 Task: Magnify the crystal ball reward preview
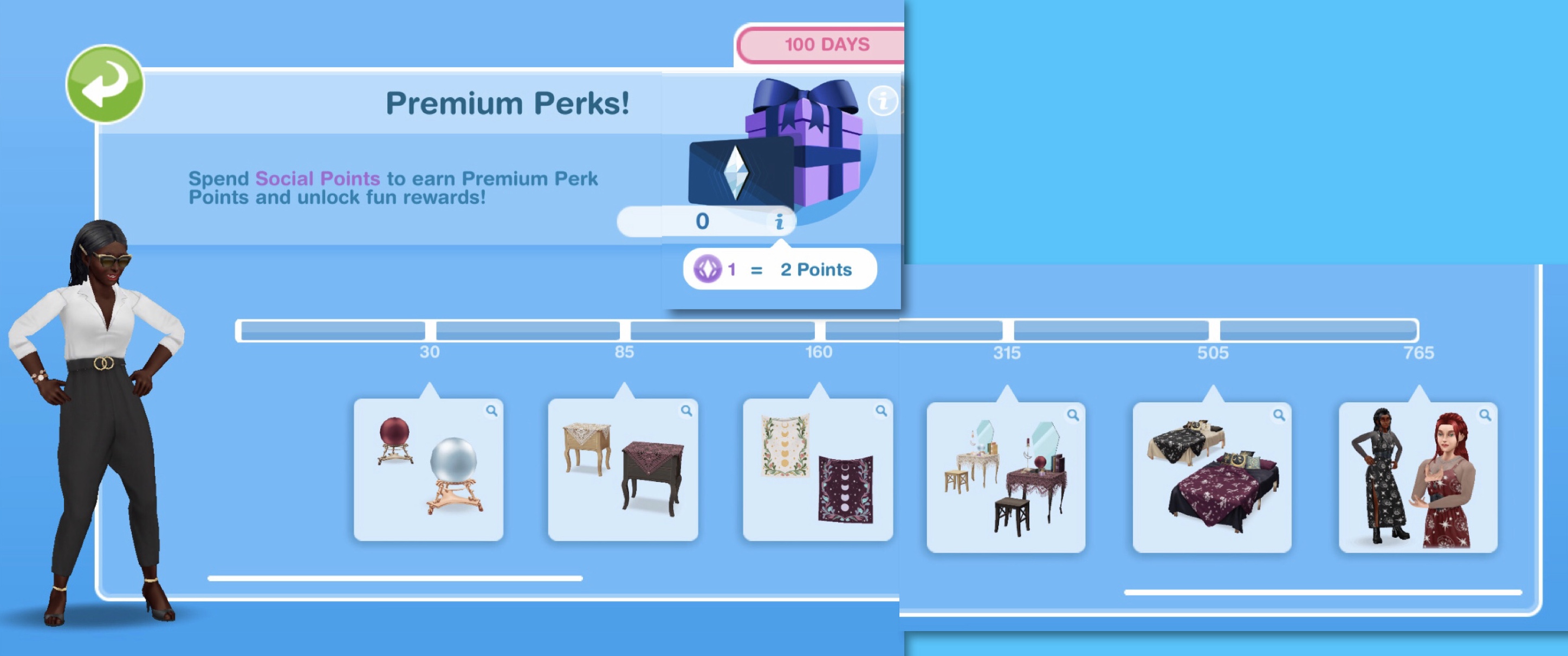491,411
